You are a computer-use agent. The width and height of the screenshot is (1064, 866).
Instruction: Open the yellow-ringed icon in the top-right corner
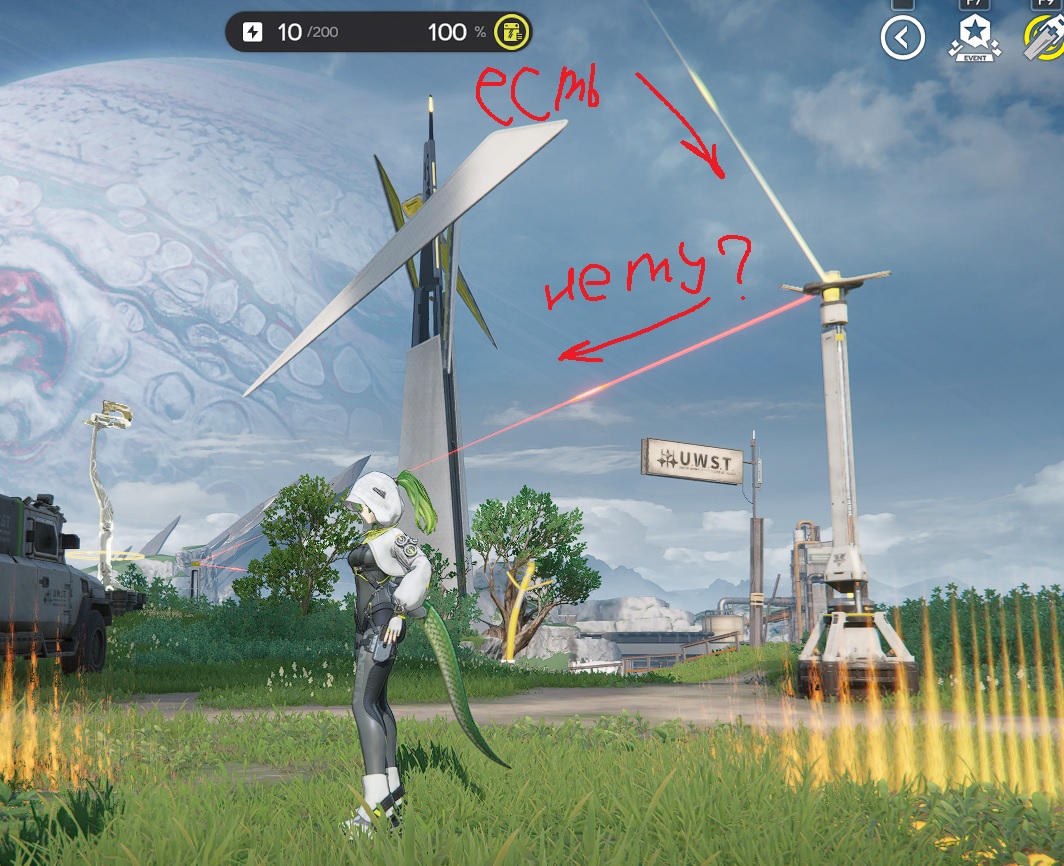(1045, 39)
